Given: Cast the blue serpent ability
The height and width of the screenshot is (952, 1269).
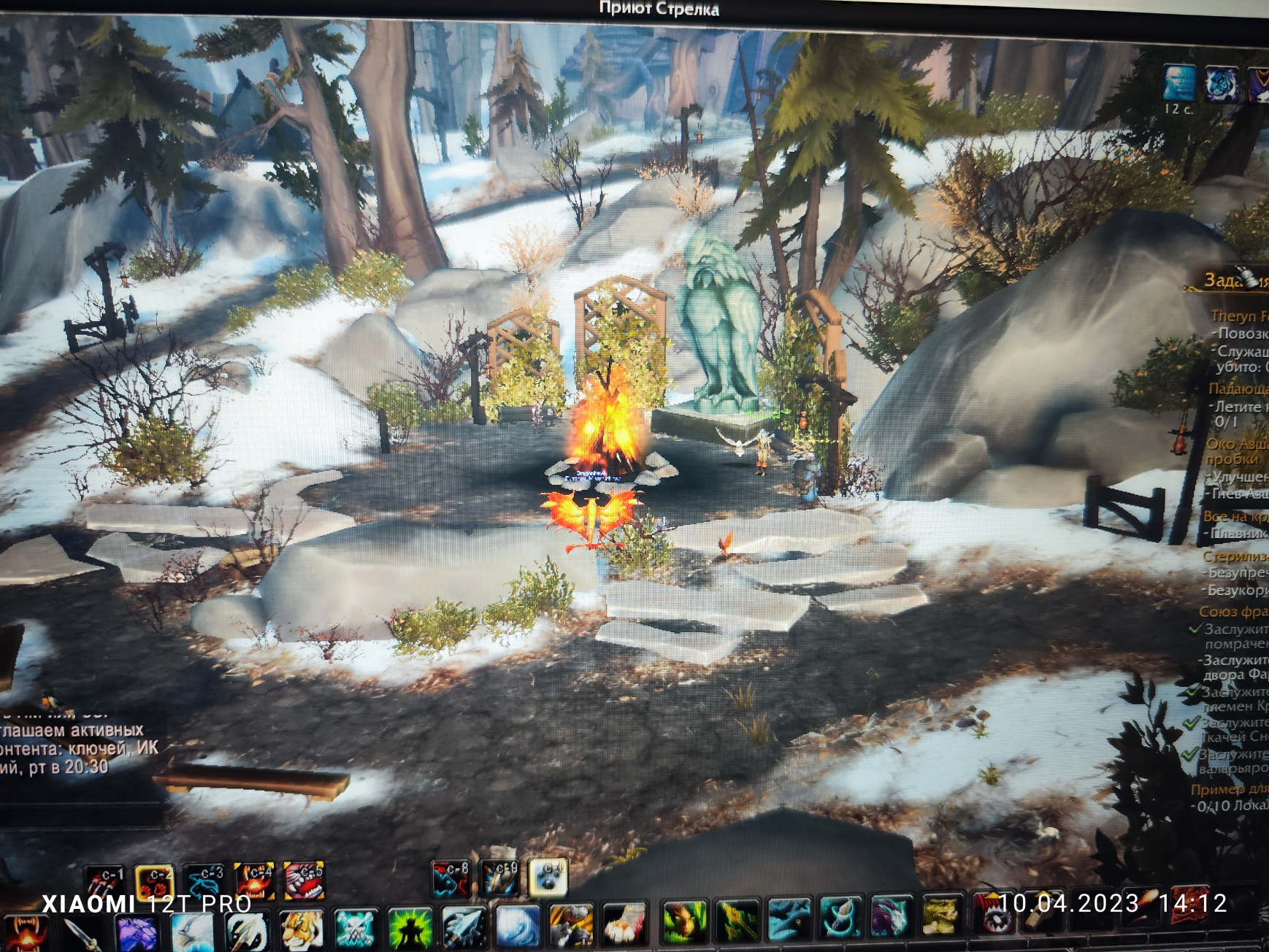Looking at the screenshot, I should click(x=204, y=881).
